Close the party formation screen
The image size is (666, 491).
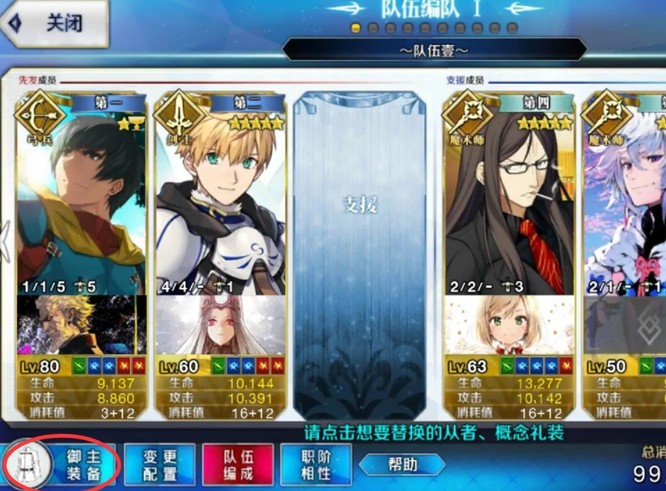pos(53,25)
